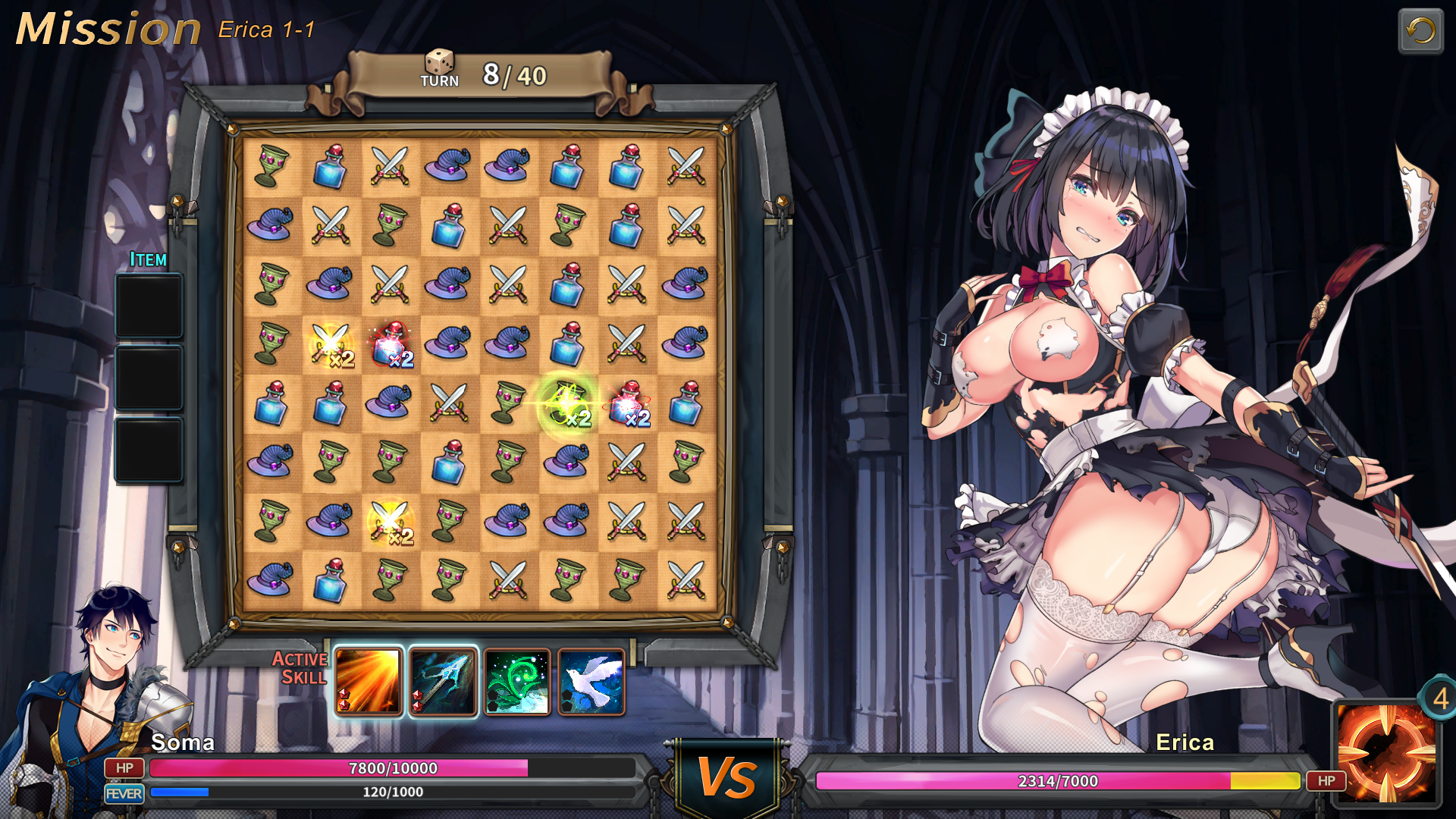Pick the x2 potion tile beside the glowing goblet
The height and width of the screenshot is (819, 1456).
point(627,404)
